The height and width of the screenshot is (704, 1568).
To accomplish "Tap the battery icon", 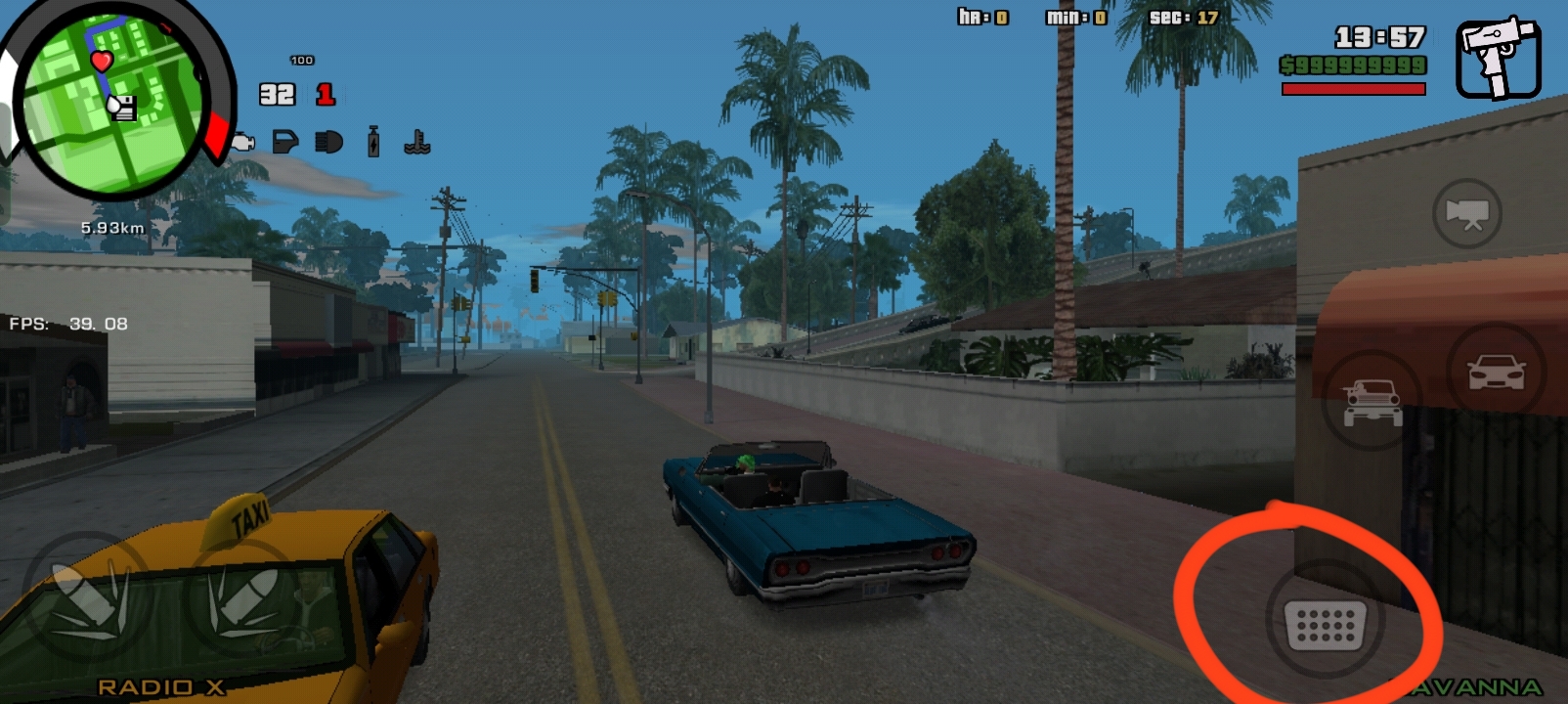I will 372,143.
